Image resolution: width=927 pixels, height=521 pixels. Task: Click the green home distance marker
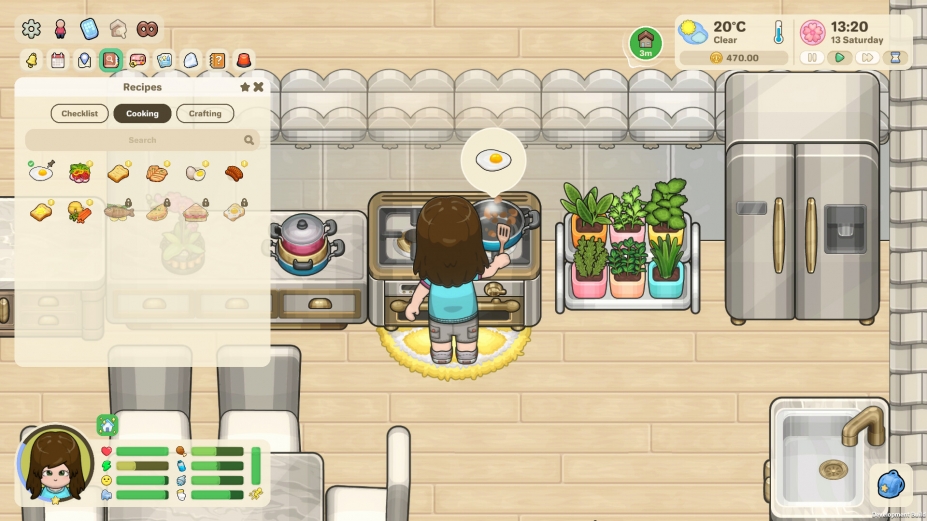click(x=646, y=43)
